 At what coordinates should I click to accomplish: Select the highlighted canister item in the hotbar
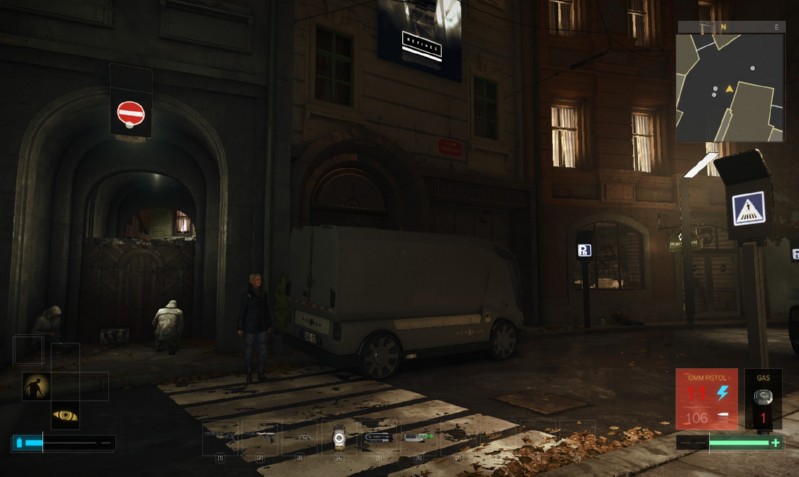[339, 436]
